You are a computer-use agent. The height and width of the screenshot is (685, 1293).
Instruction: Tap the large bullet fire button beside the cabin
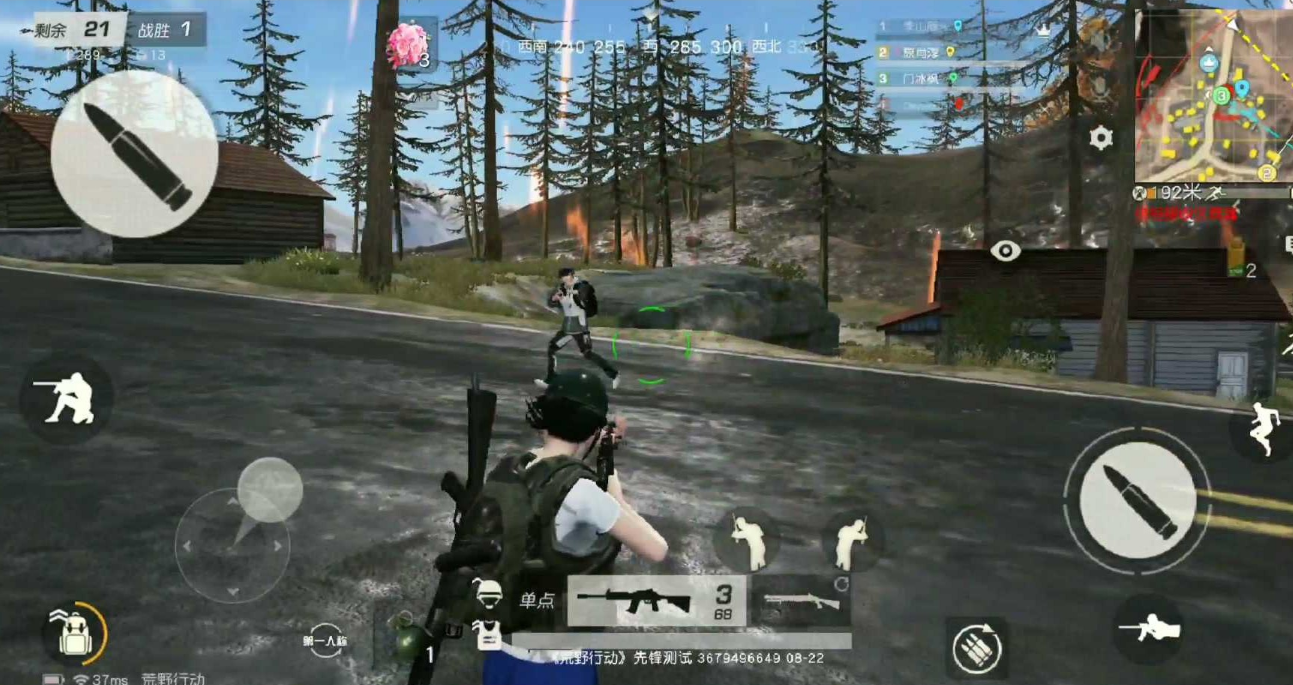pyautogui.click(x=134, y=153)
